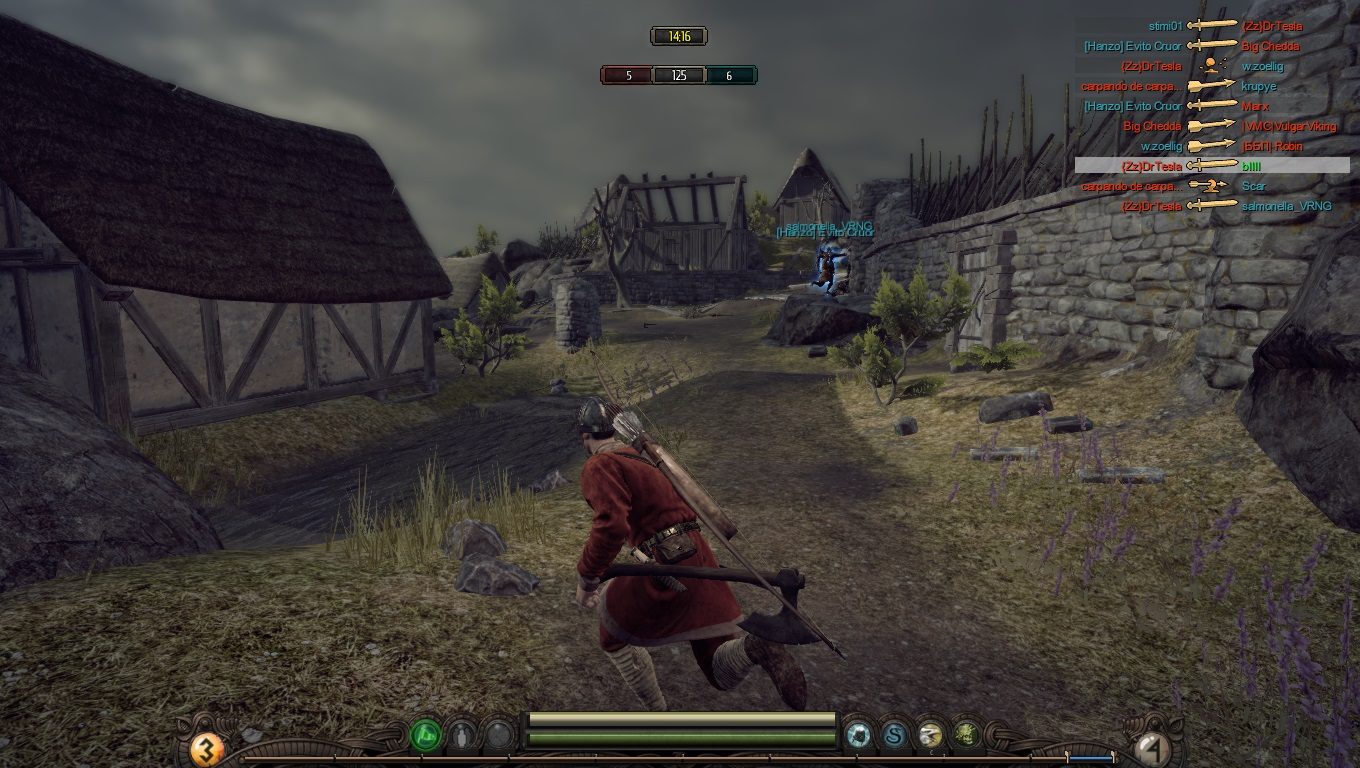Activate the blue S-shaped perk icon
The height and width of the screenshot is (768, 1360).
coord(894,736)
